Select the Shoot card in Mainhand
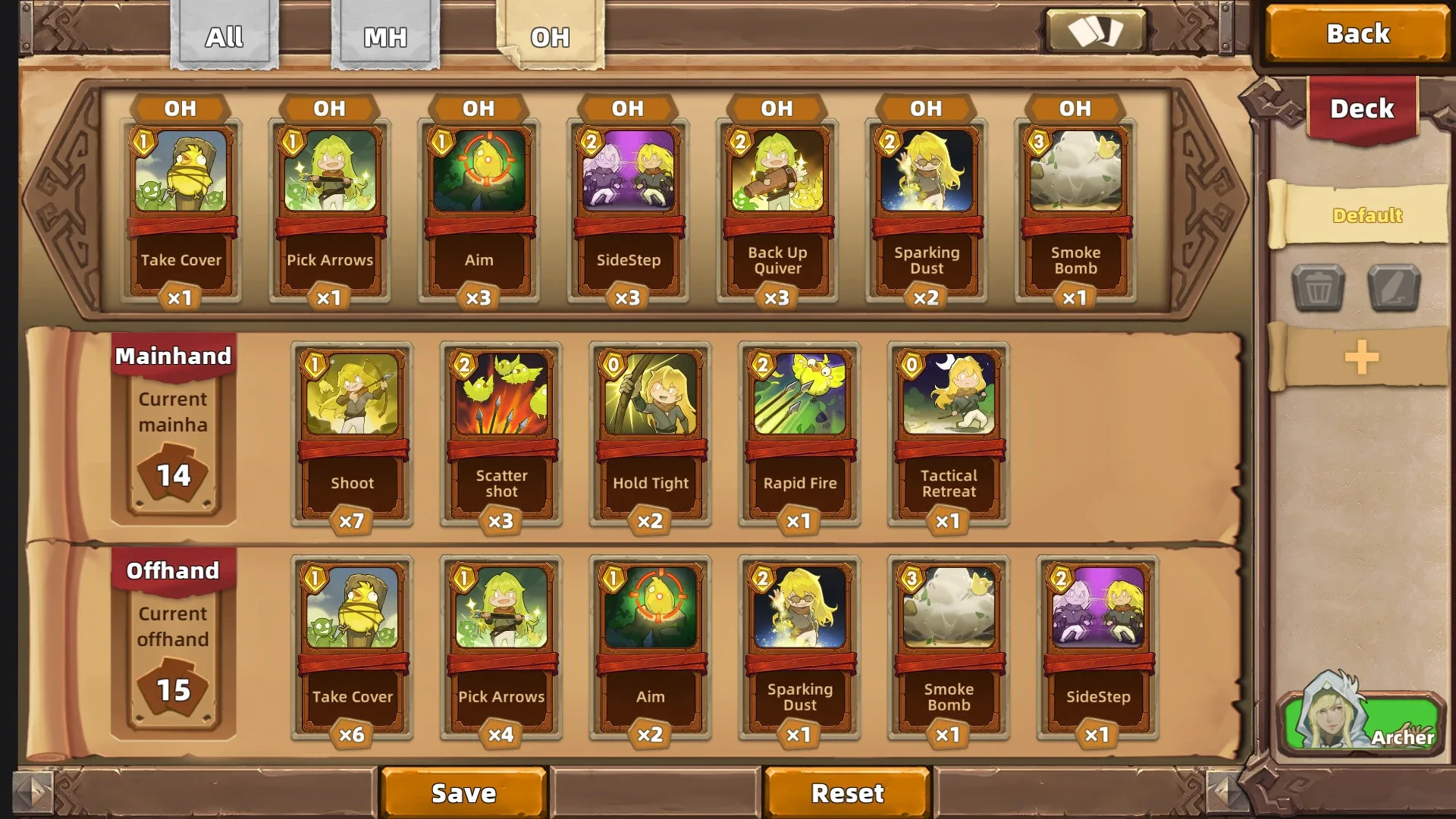The image size is (1456, 819). click(352, 428)
